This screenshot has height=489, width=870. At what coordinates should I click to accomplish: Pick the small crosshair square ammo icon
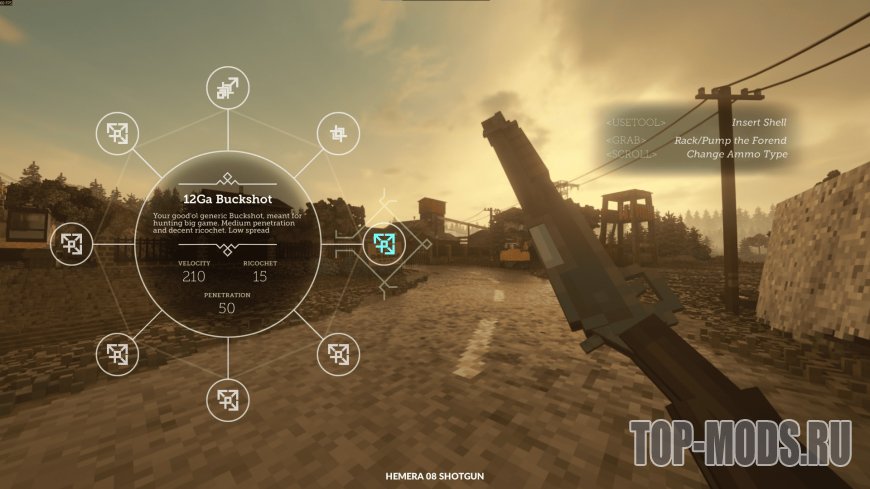(x=338, y=133)
